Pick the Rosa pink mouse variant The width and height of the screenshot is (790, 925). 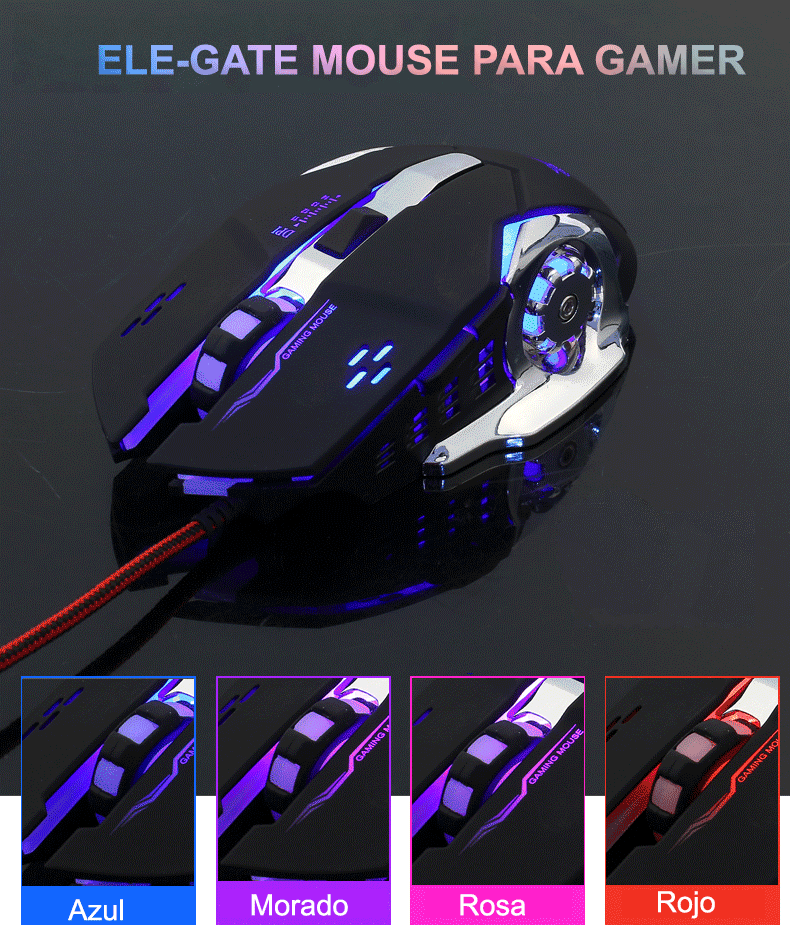coord(497,782)
